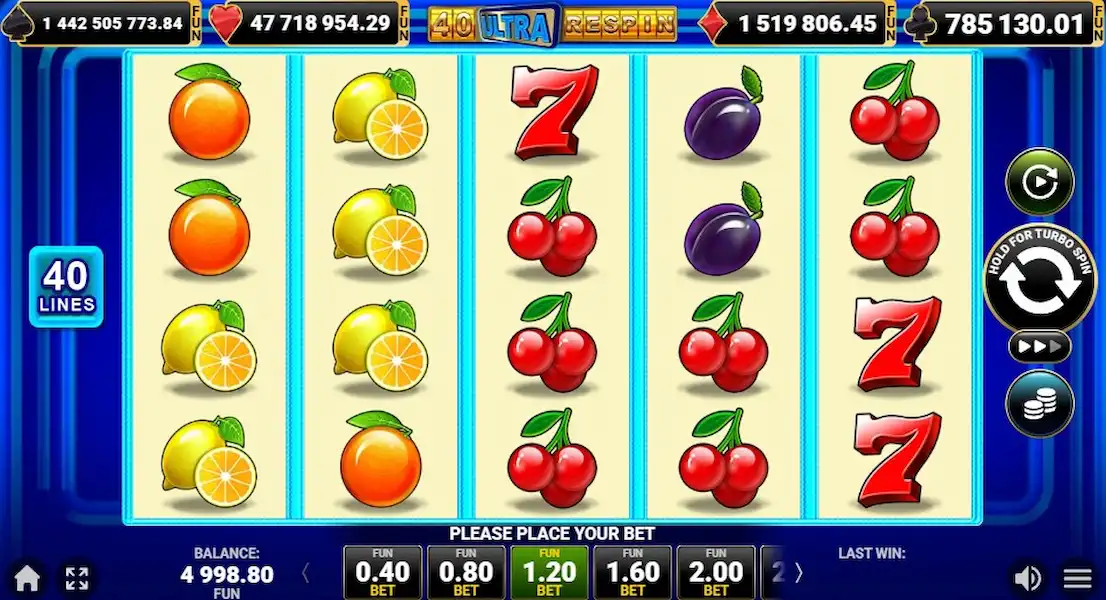Viewport: 1106px width, 600px height.
Task: Show higher bets with the right arrow
Action: tap(798, 573)
